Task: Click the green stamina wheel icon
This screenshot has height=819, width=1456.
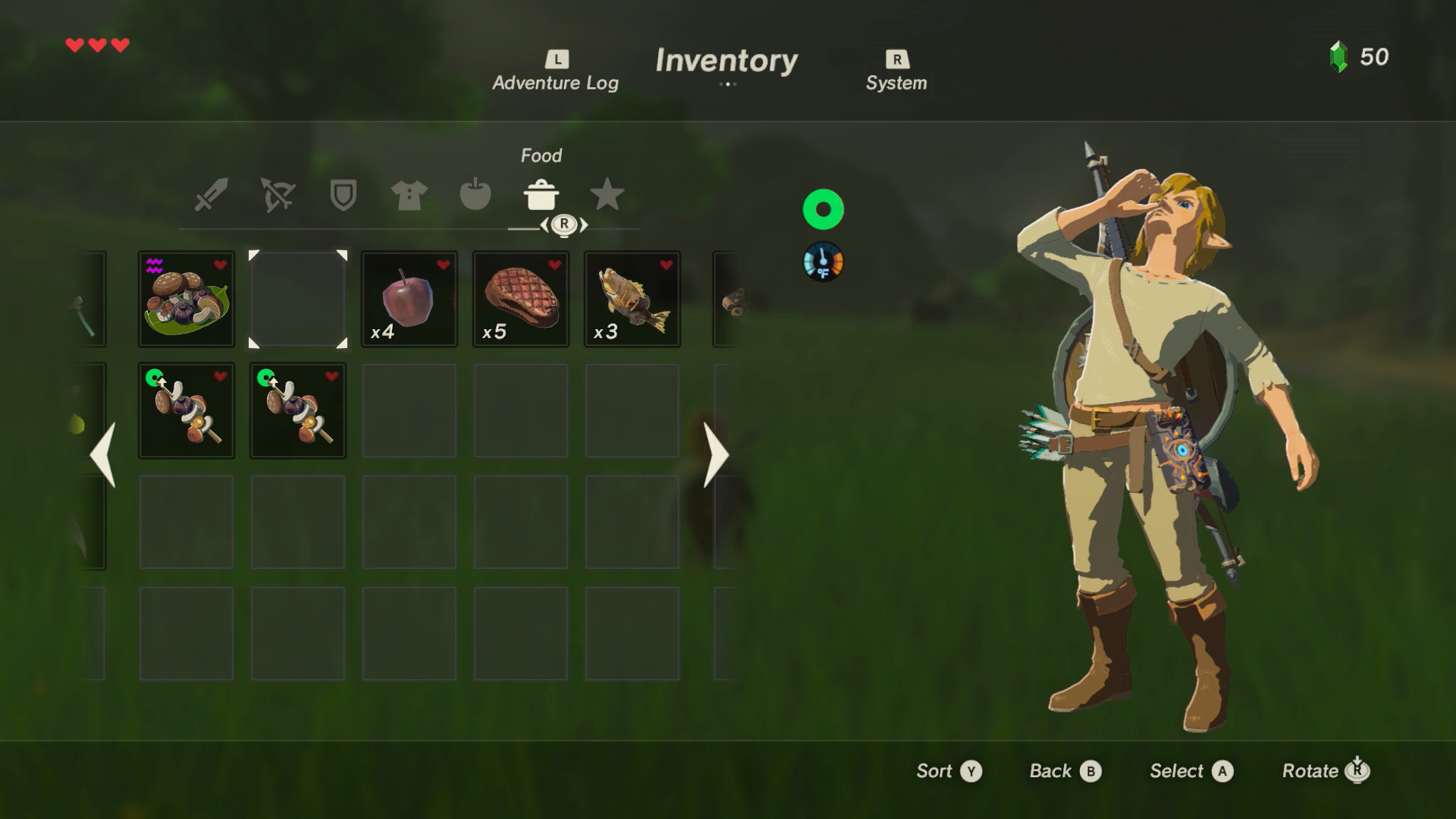Action: point(823,209)
